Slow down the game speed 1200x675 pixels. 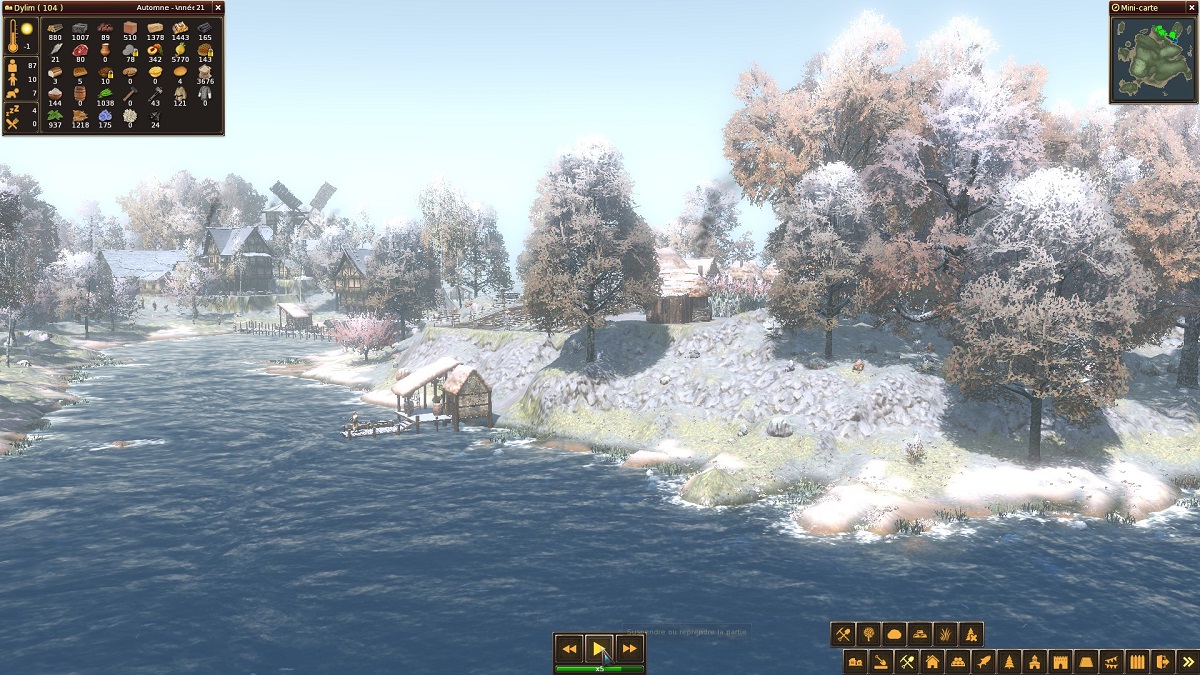click(x=569, y=649)
